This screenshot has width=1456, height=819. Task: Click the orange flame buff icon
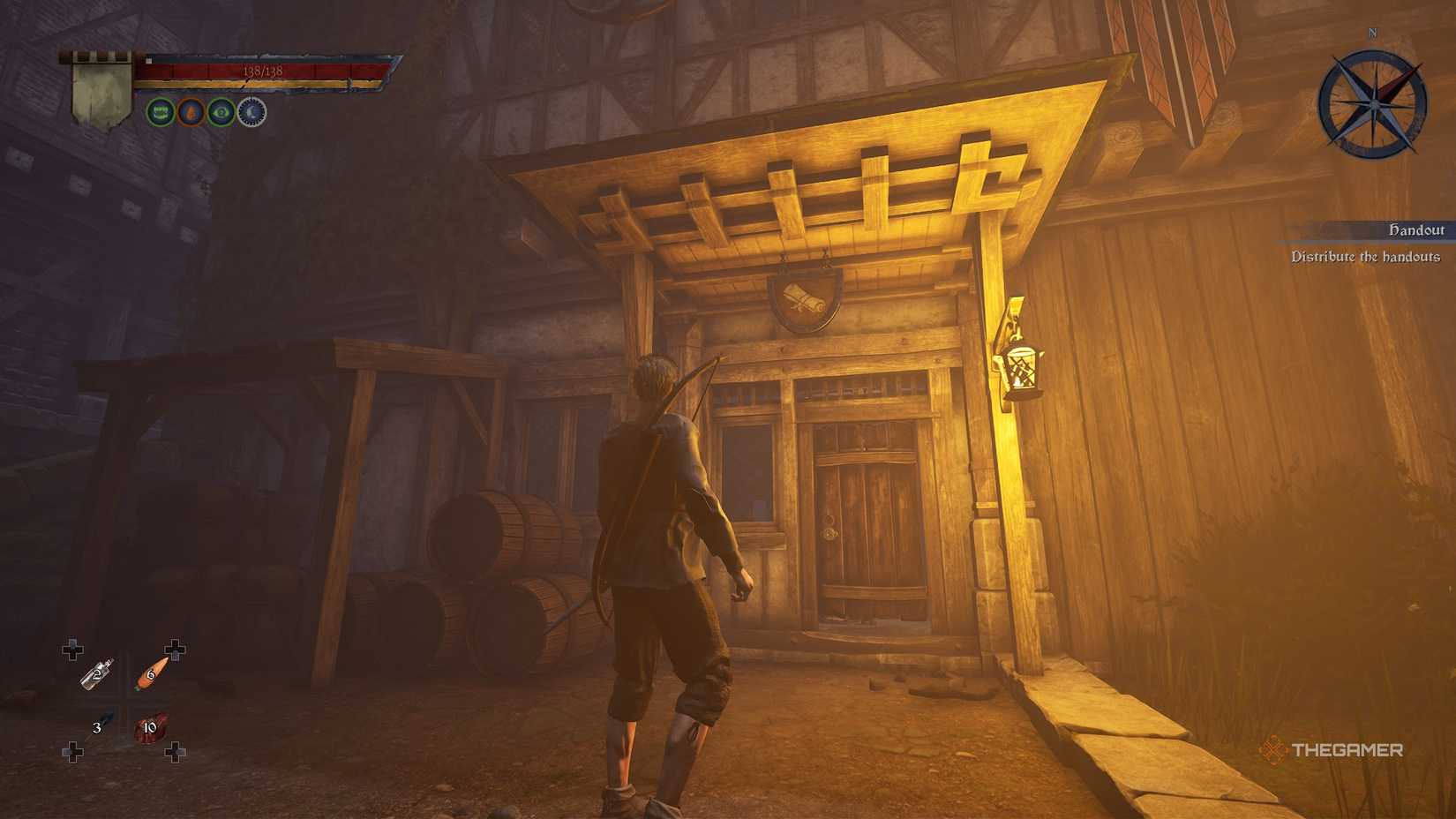tap(189, 112)
